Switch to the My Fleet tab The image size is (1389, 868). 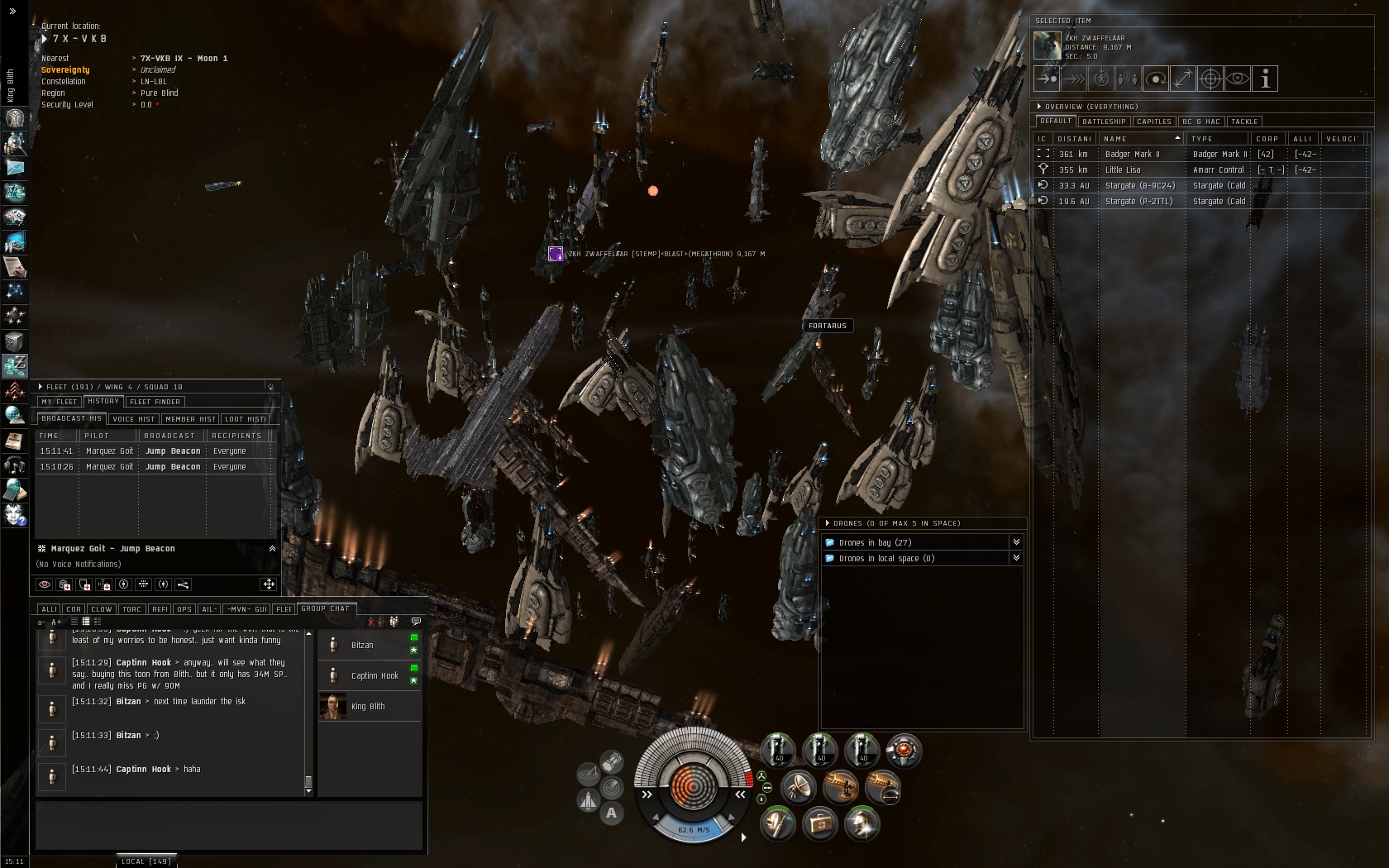point(59,402)
